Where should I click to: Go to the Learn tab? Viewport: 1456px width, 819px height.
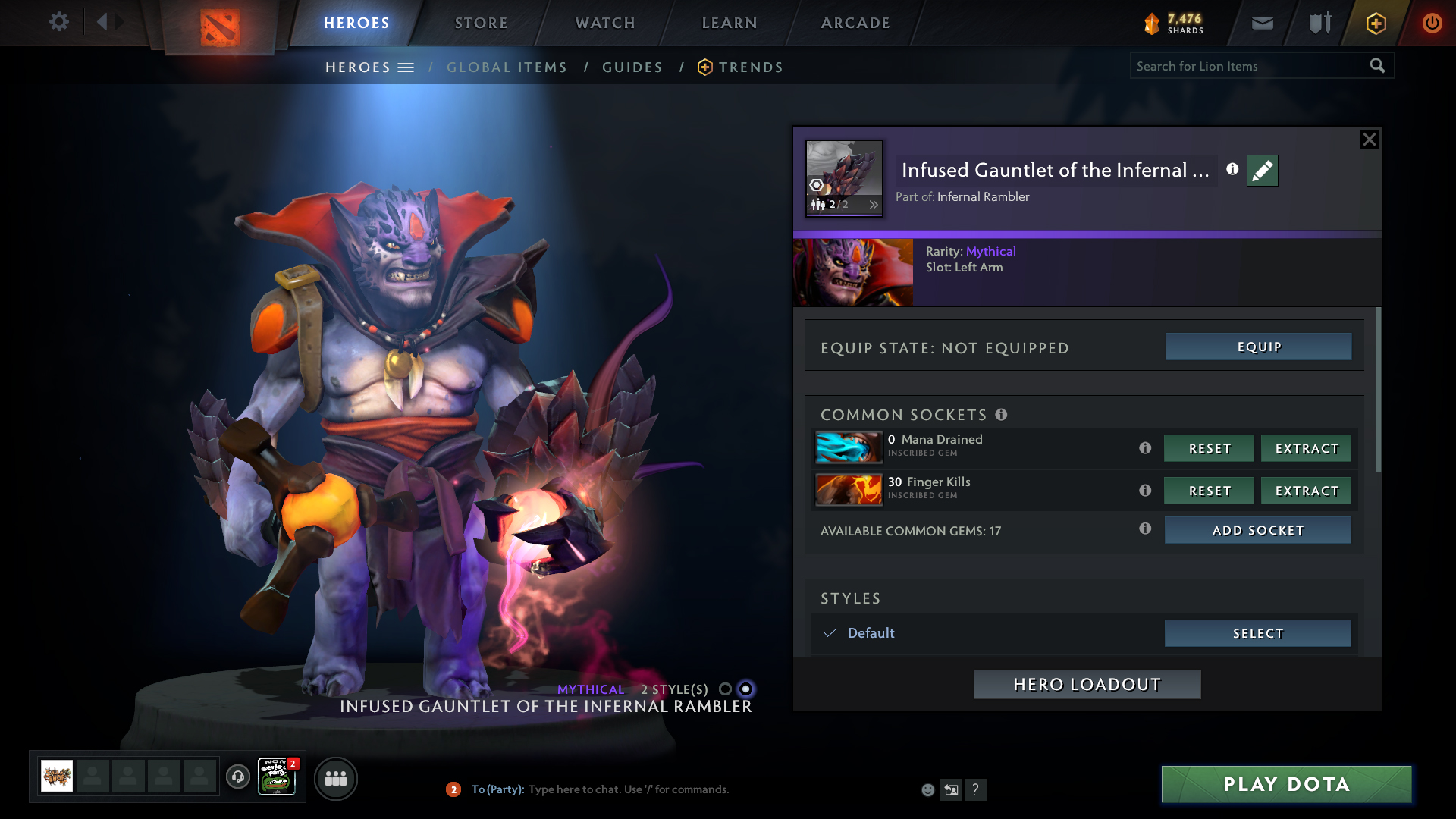[x=730, y=23]
